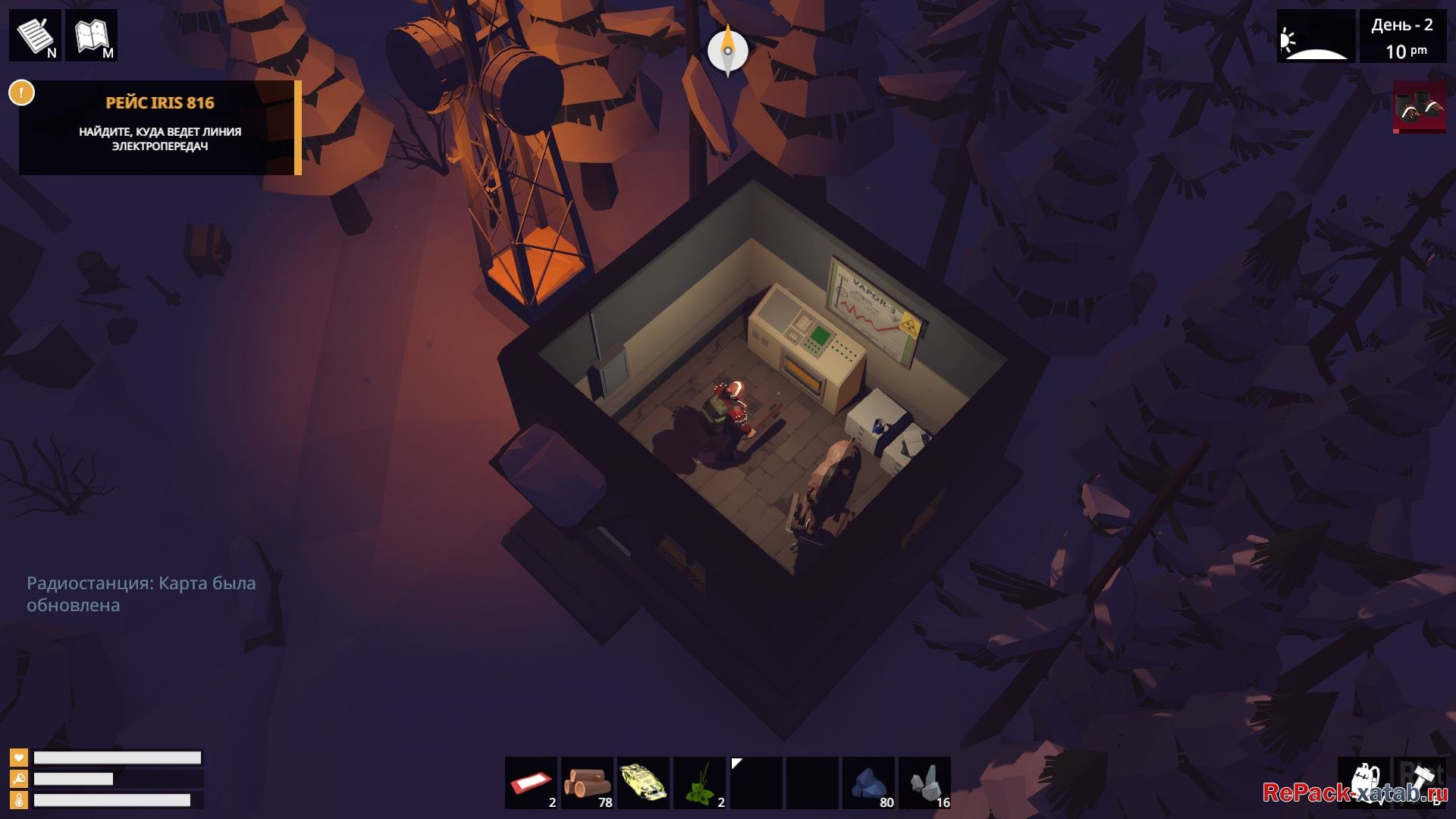This screenshot has height=819, width=1456.
Task: Select the Flight IRIS 816 quest tracker
Action: [160, 127]
